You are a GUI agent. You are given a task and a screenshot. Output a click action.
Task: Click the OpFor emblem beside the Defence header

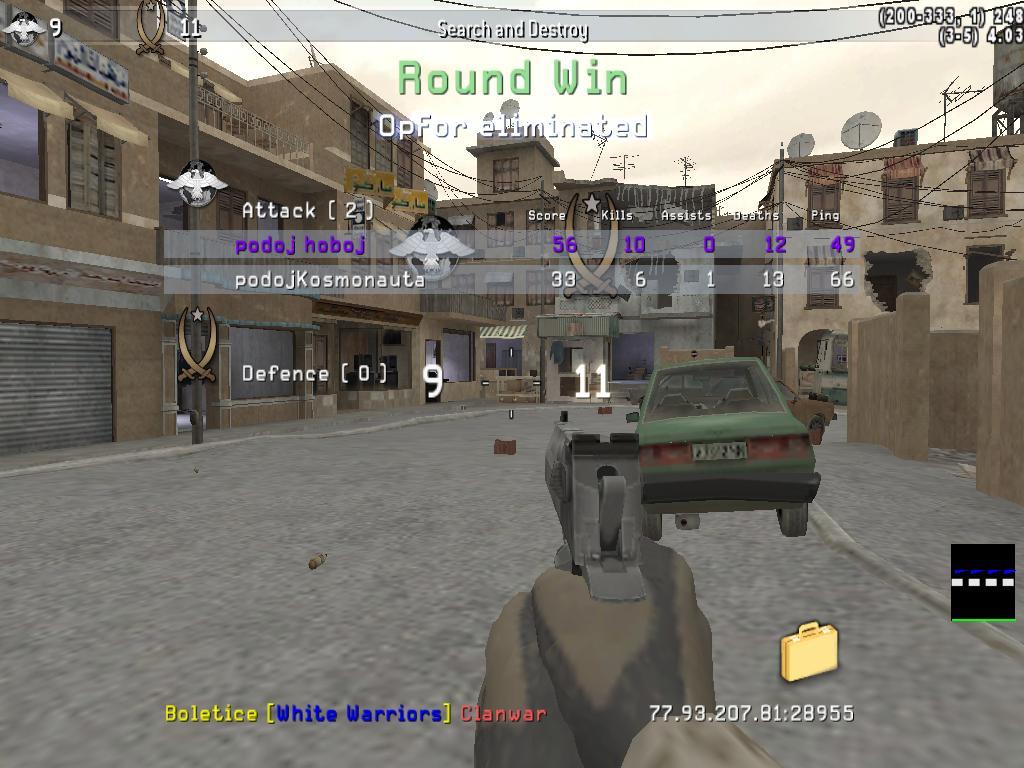pyautogui.click(x=196, y=345)
